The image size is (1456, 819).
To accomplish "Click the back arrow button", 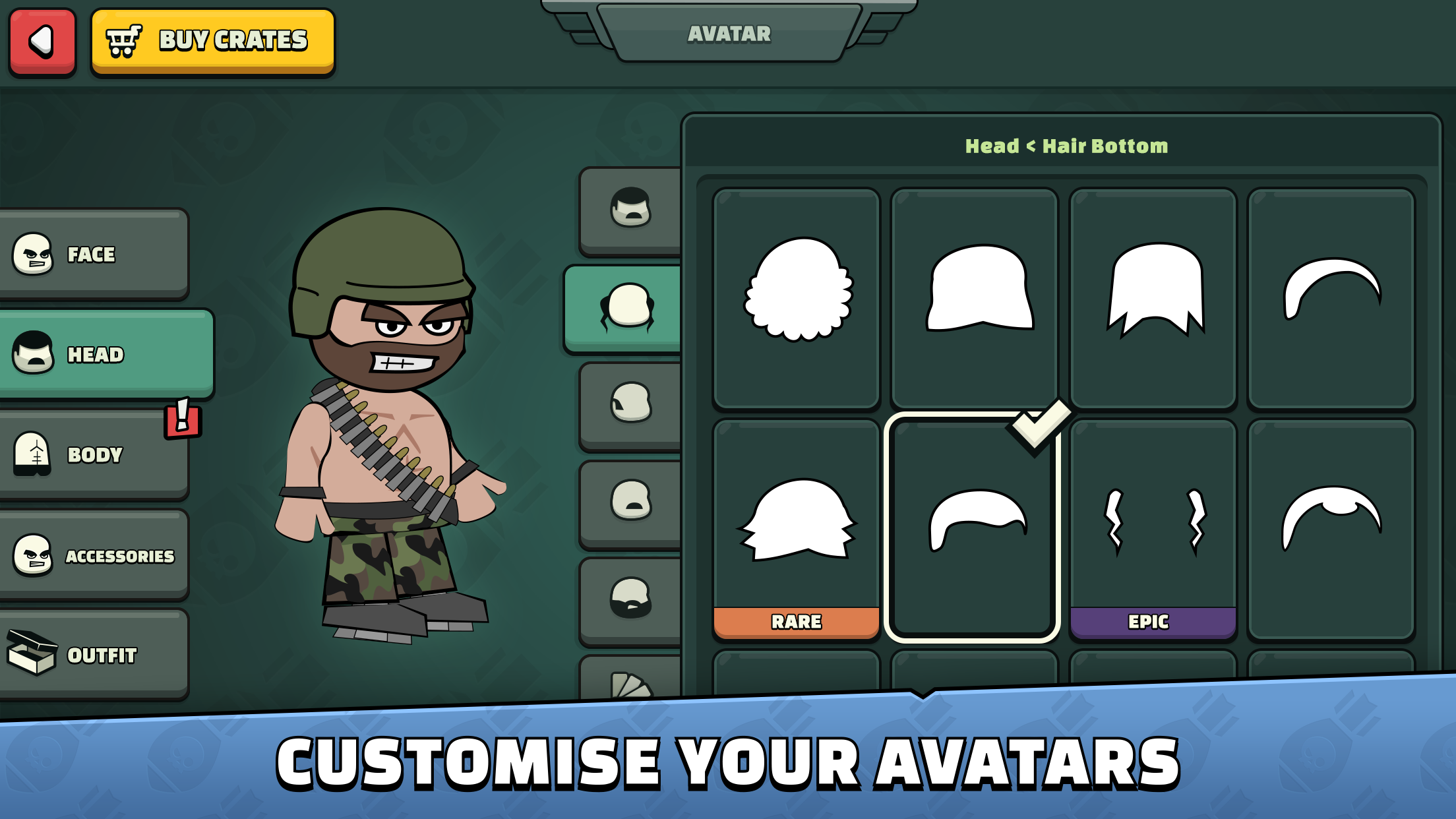I will [42, 40].
